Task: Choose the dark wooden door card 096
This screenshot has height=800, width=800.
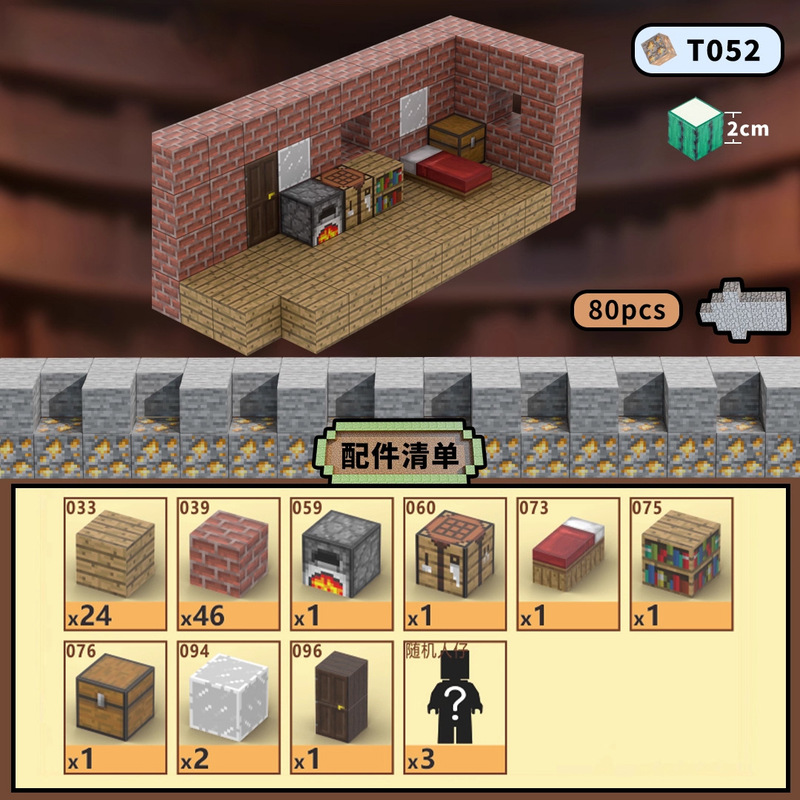Action: pos(341,708)
